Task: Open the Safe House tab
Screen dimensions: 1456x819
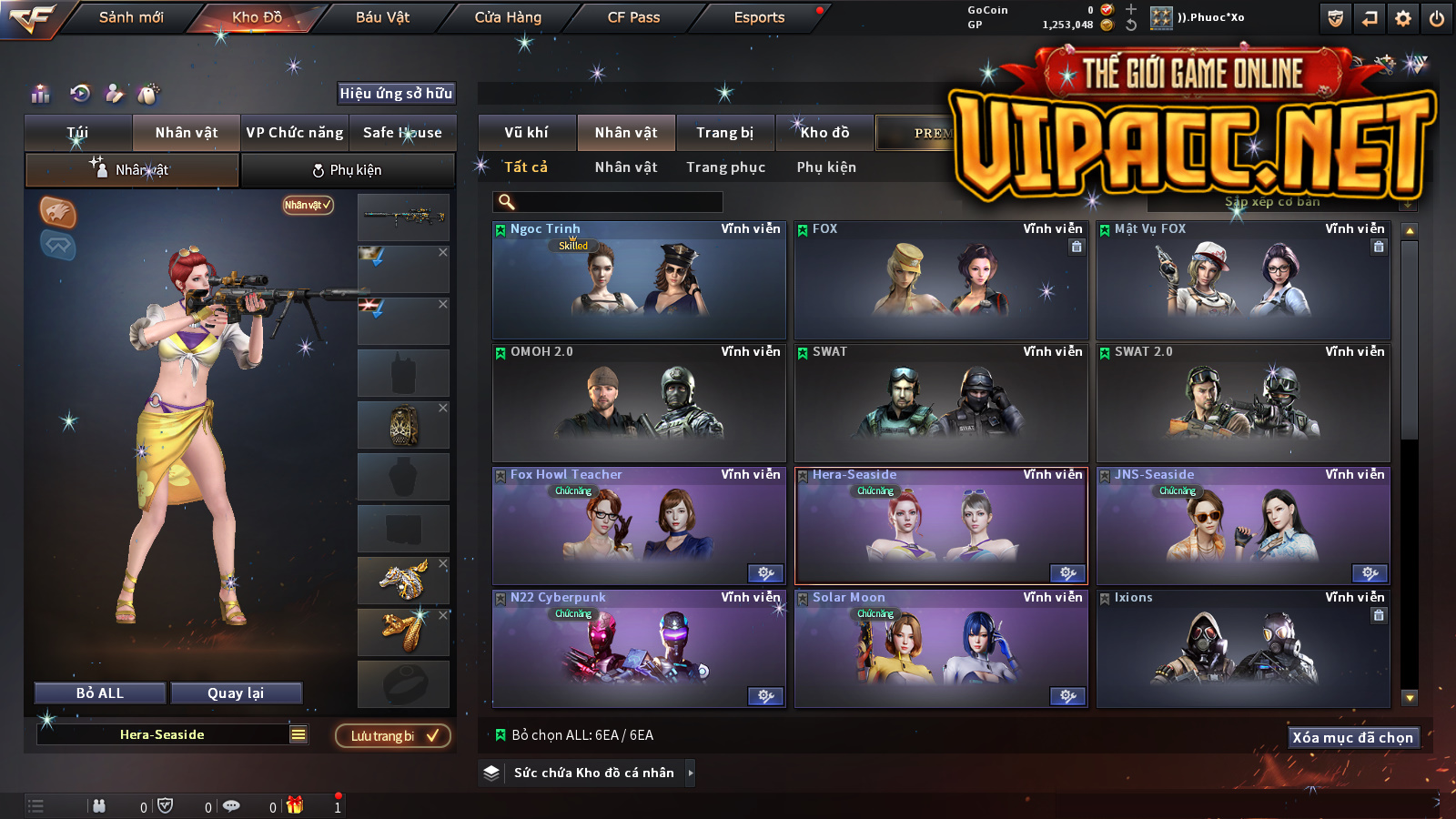Action: (x=402, y=133)
